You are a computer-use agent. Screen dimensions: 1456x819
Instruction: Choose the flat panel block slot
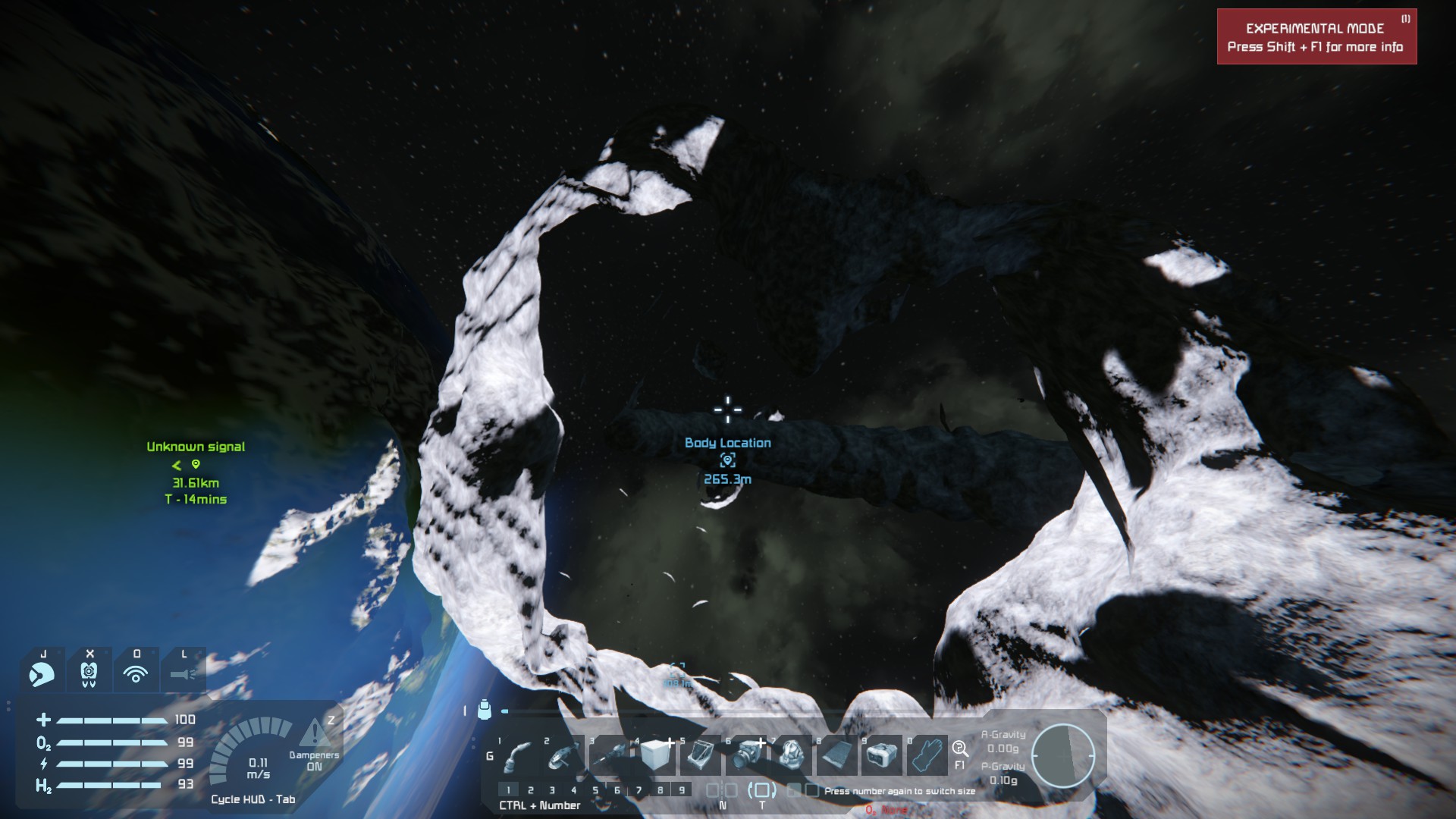[x=837, y=755]
